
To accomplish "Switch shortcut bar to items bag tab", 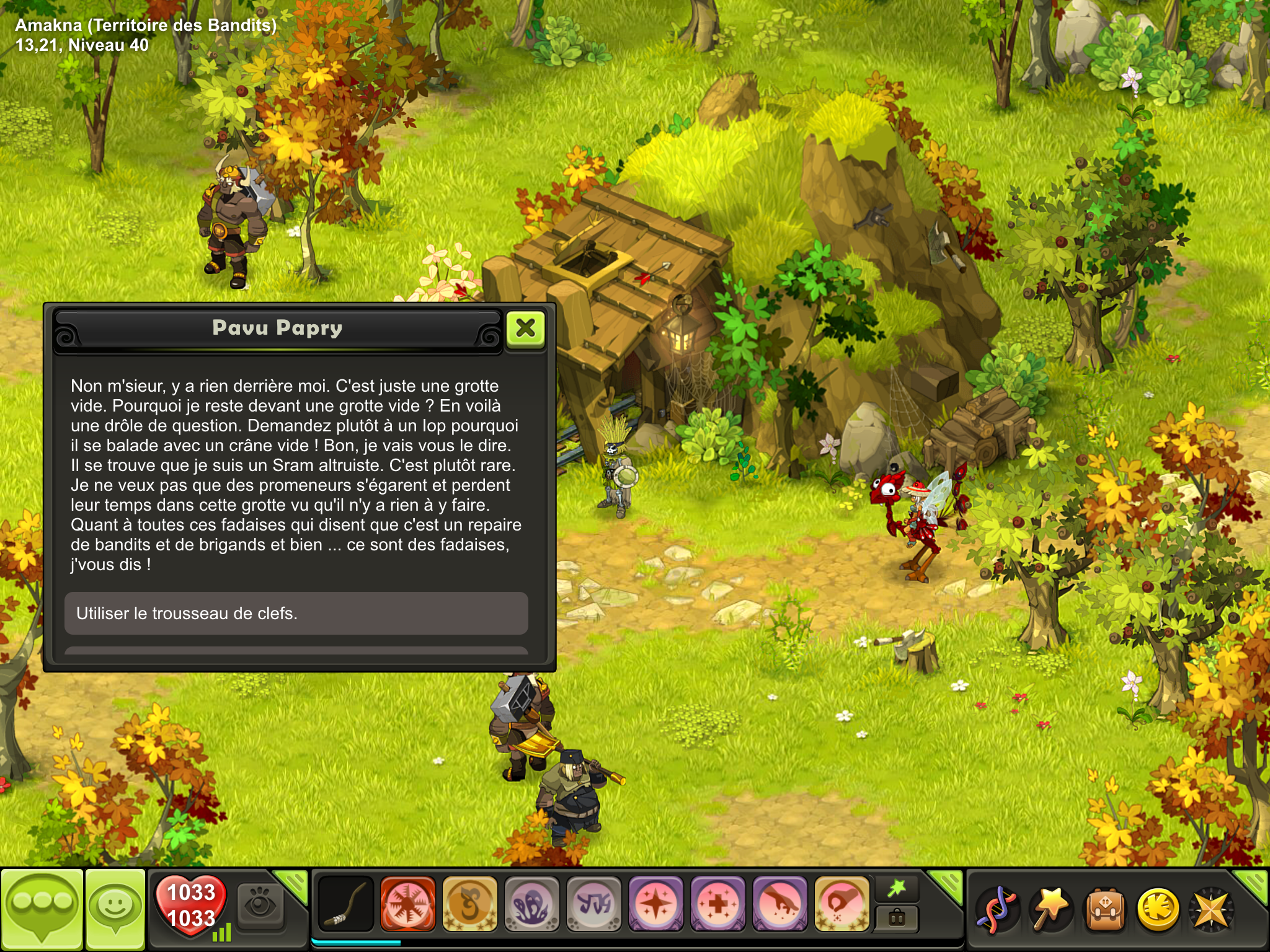I will (897, 918).
